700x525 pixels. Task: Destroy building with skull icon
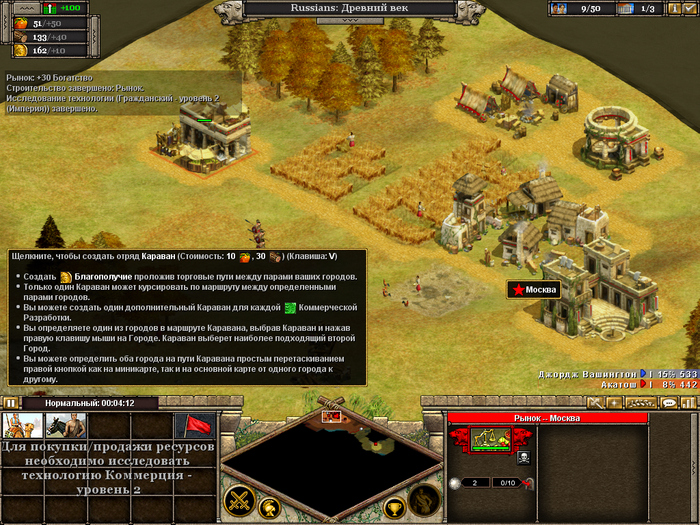(523, 459)
